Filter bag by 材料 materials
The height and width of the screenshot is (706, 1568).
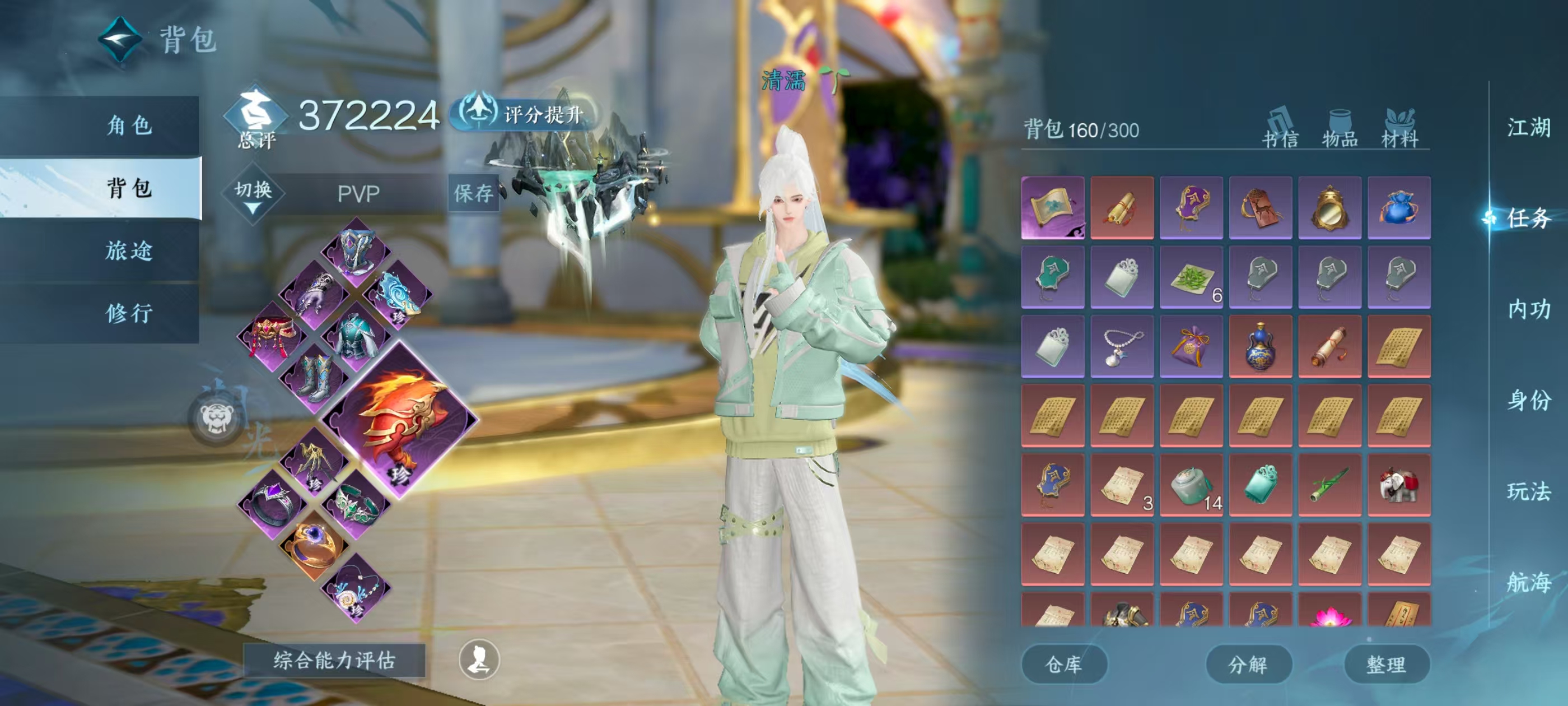[1399, 128]
